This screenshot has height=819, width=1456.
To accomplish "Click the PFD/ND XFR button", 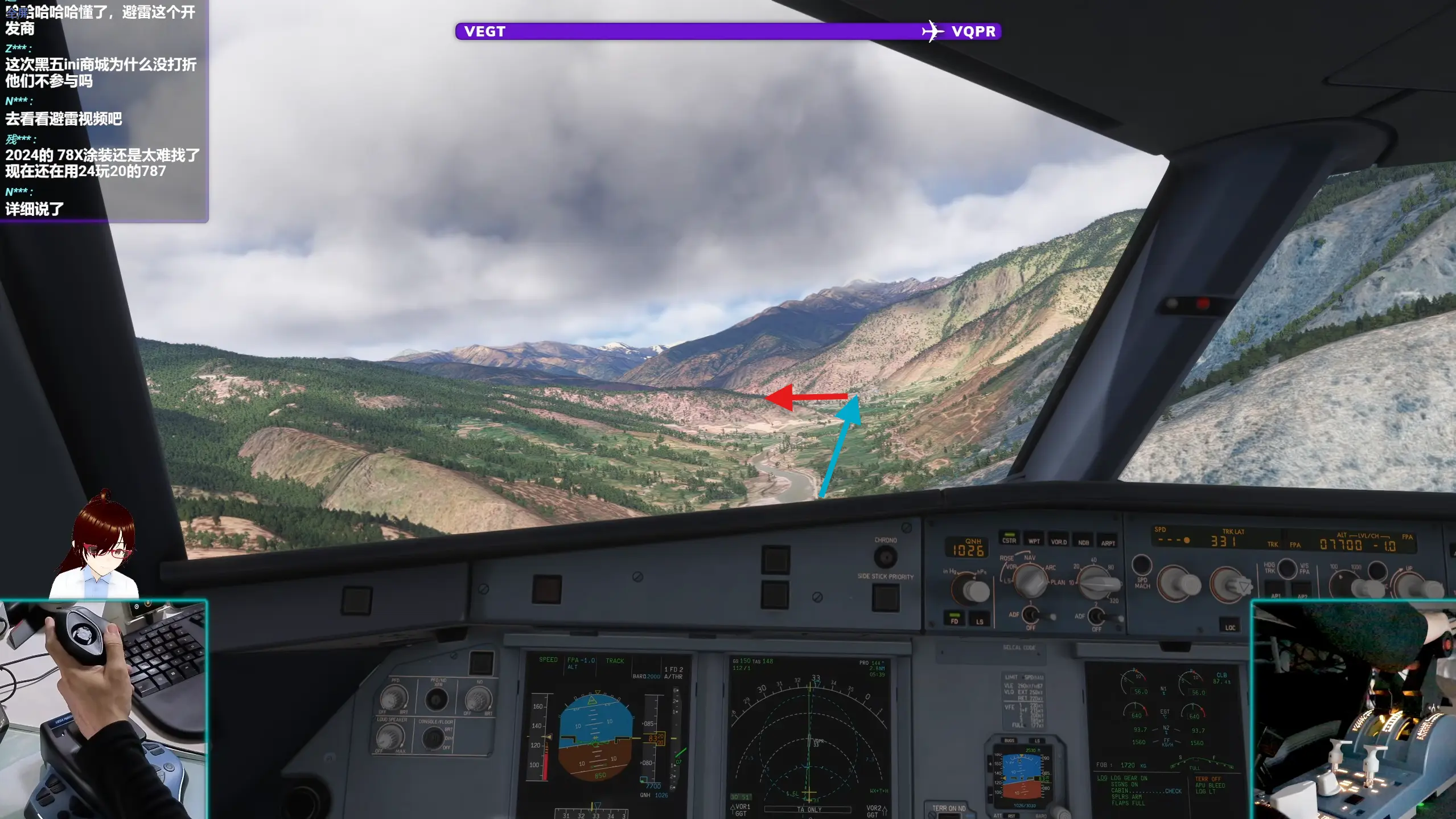I will pos(437,699).
